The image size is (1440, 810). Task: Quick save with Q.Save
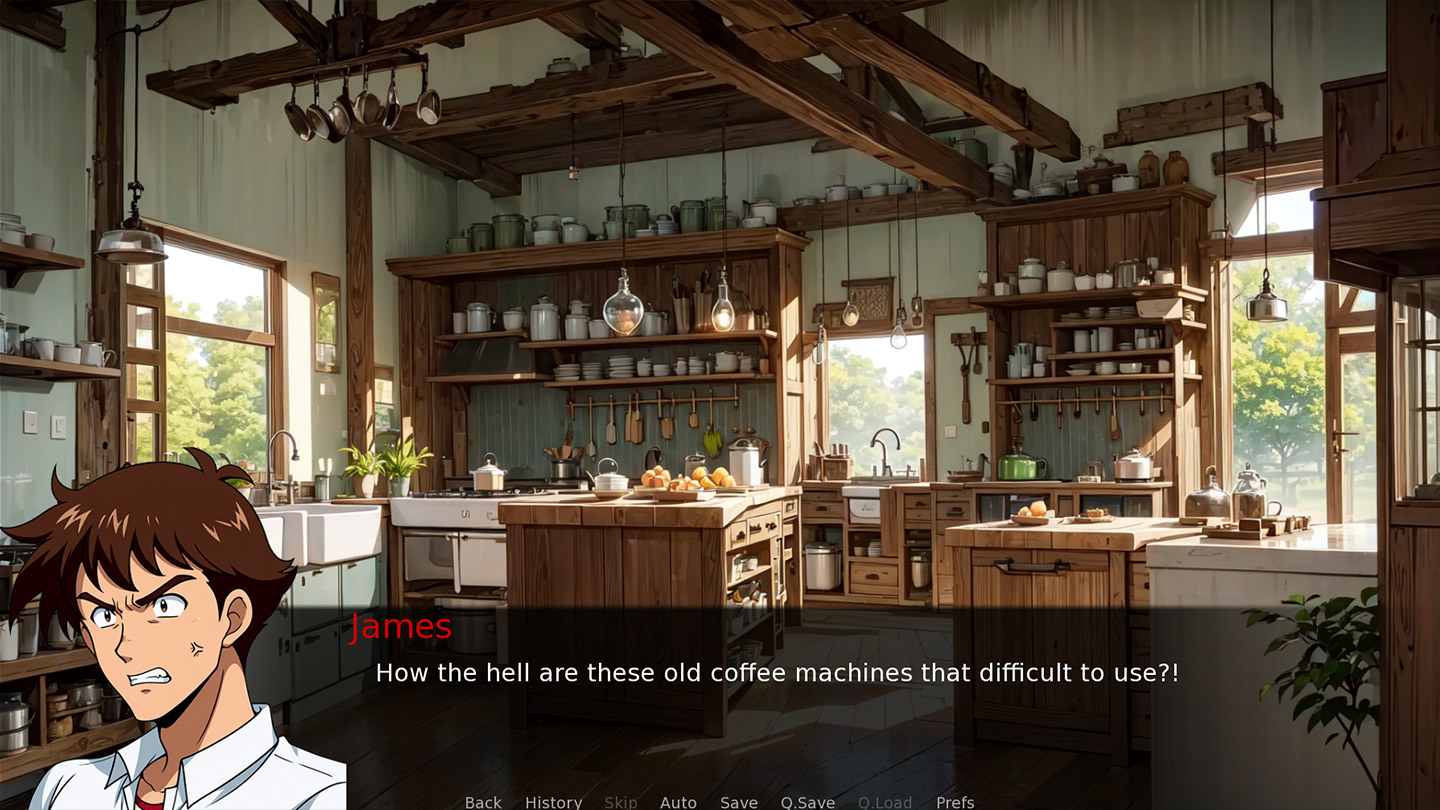coord(807,802)
